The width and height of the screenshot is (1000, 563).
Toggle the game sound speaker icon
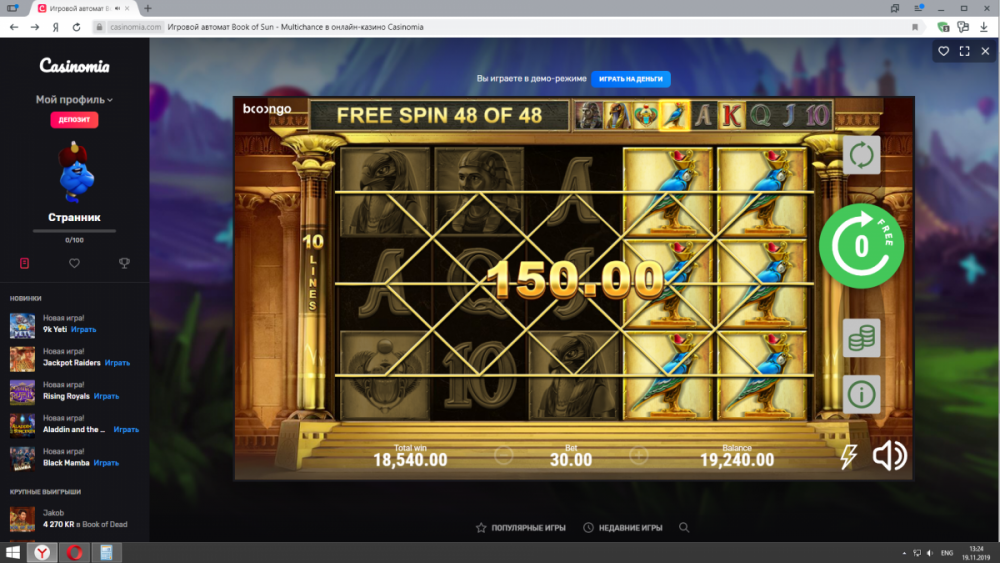tap(889, 456)
